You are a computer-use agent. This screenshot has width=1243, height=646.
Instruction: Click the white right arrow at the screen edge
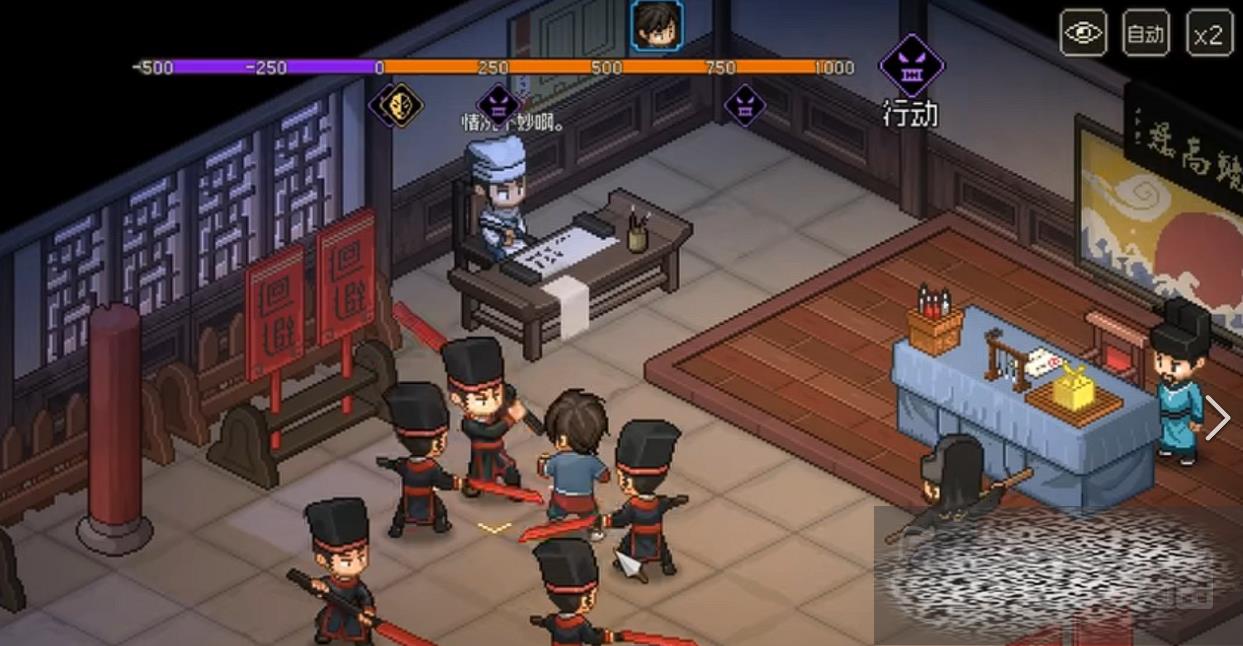1217,418
